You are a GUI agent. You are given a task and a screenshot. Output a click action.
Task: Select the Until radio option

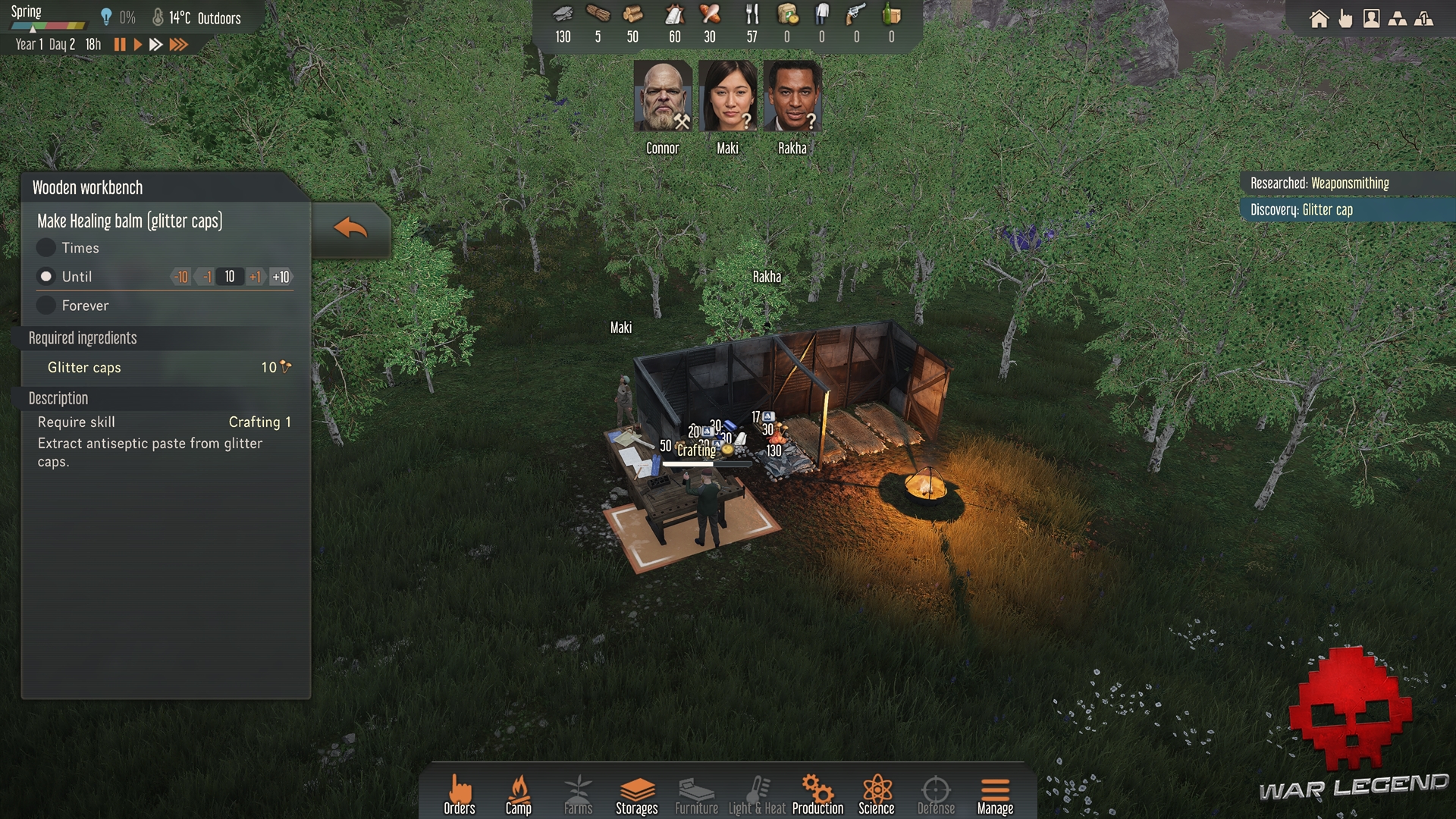click(x=46, y=277)
